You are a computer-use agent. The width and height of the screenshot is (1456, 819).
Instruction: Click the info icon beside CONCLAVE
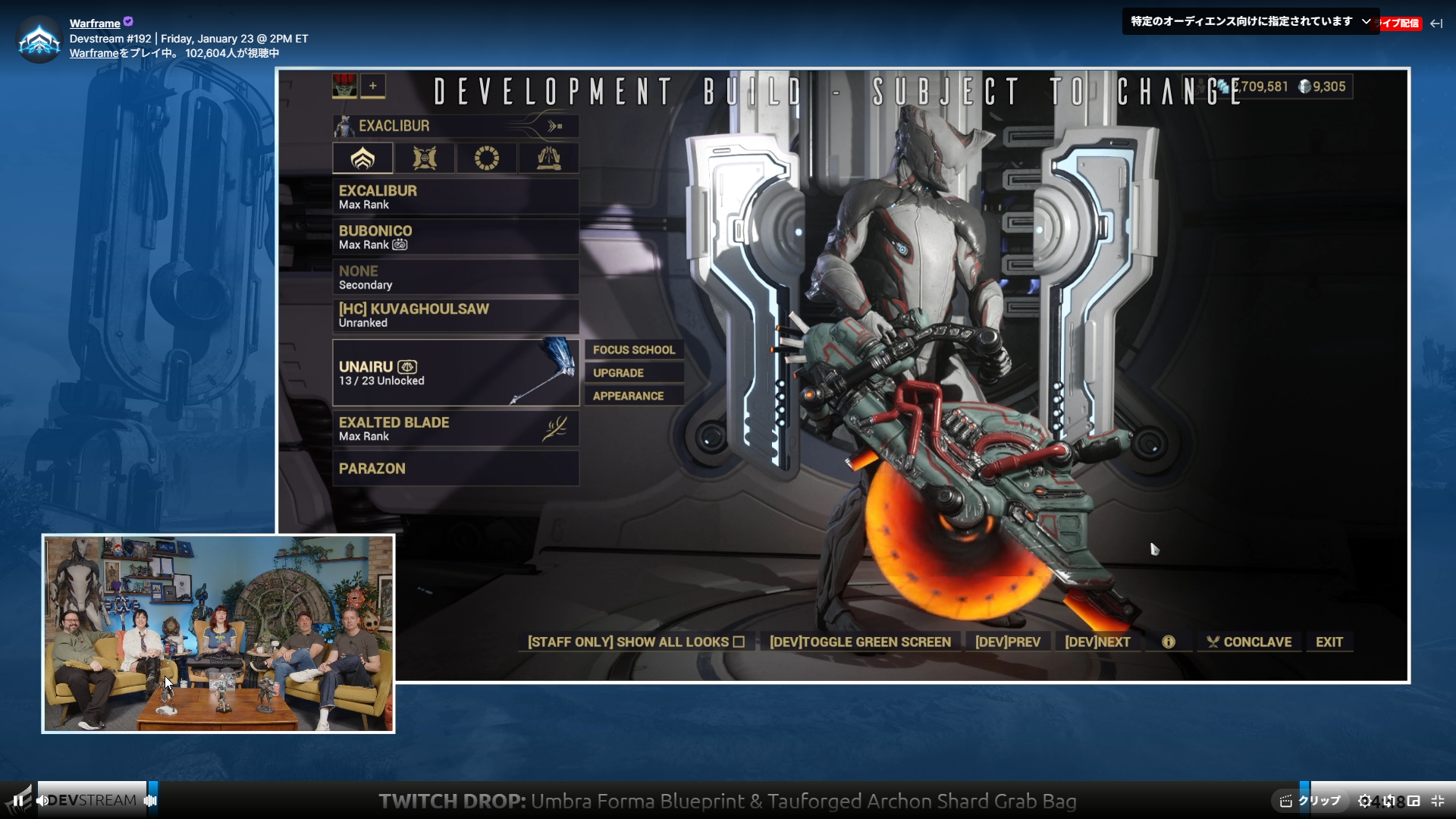1167,642
